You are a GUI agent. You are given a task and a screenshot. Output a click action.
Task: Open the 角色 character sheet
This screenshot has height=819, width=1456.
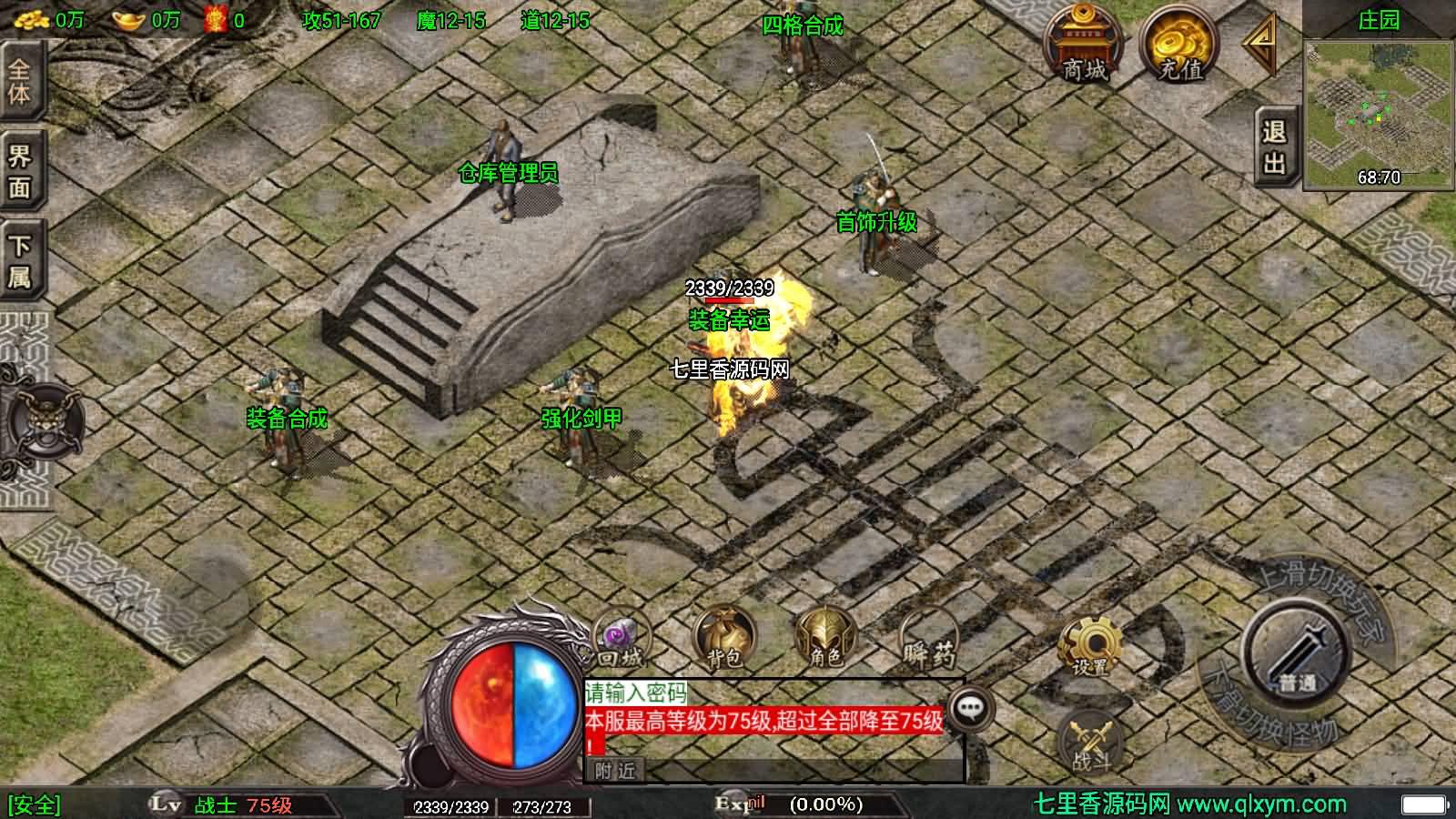click(825, 637)
